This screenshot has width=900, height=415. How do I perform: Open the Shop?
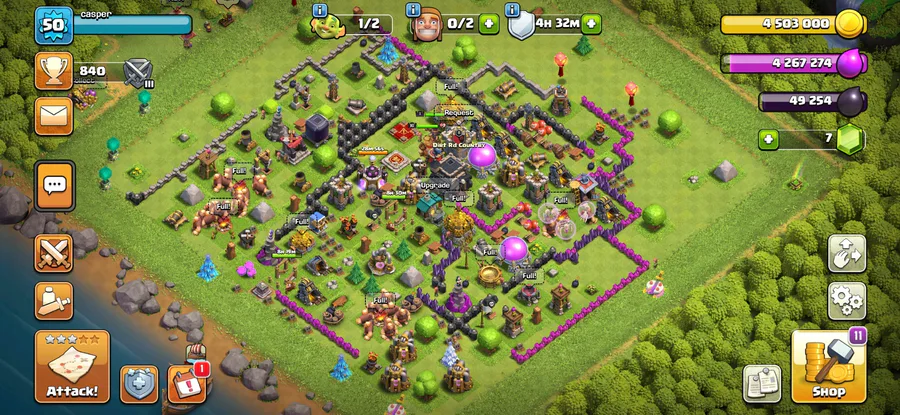[x=829, y=367]
